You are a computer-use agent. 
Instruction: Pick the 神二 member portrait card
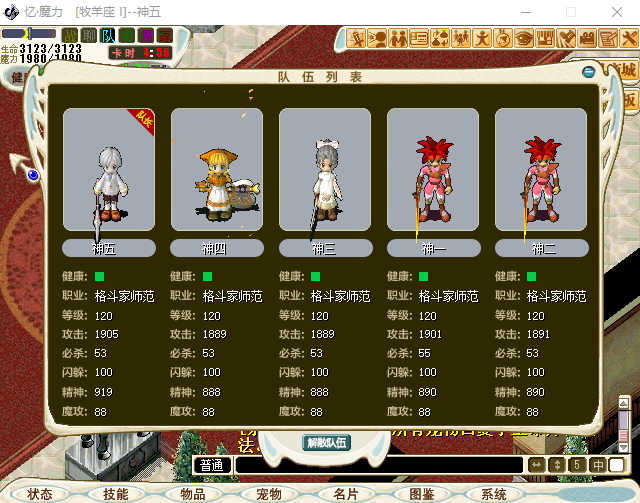(x=540, y=172)
